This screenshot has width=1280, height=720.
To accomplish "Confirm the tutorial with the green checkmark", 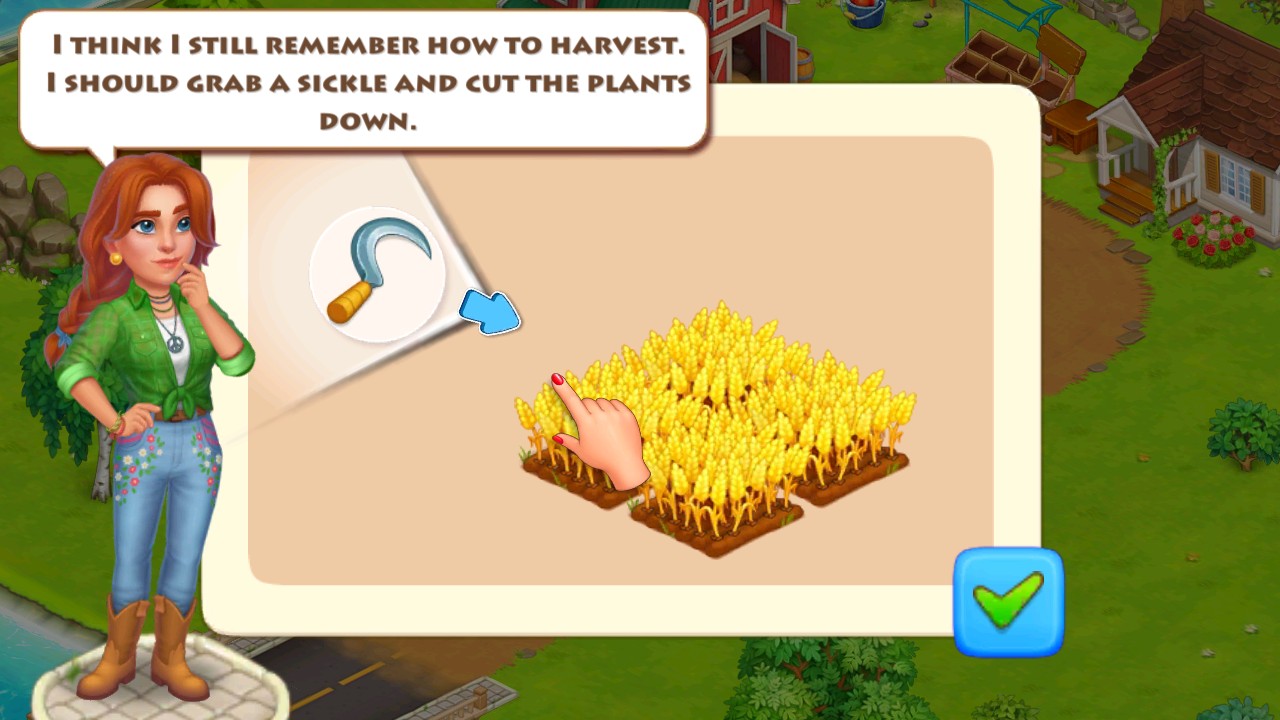I will click(x=1008, y=601).
